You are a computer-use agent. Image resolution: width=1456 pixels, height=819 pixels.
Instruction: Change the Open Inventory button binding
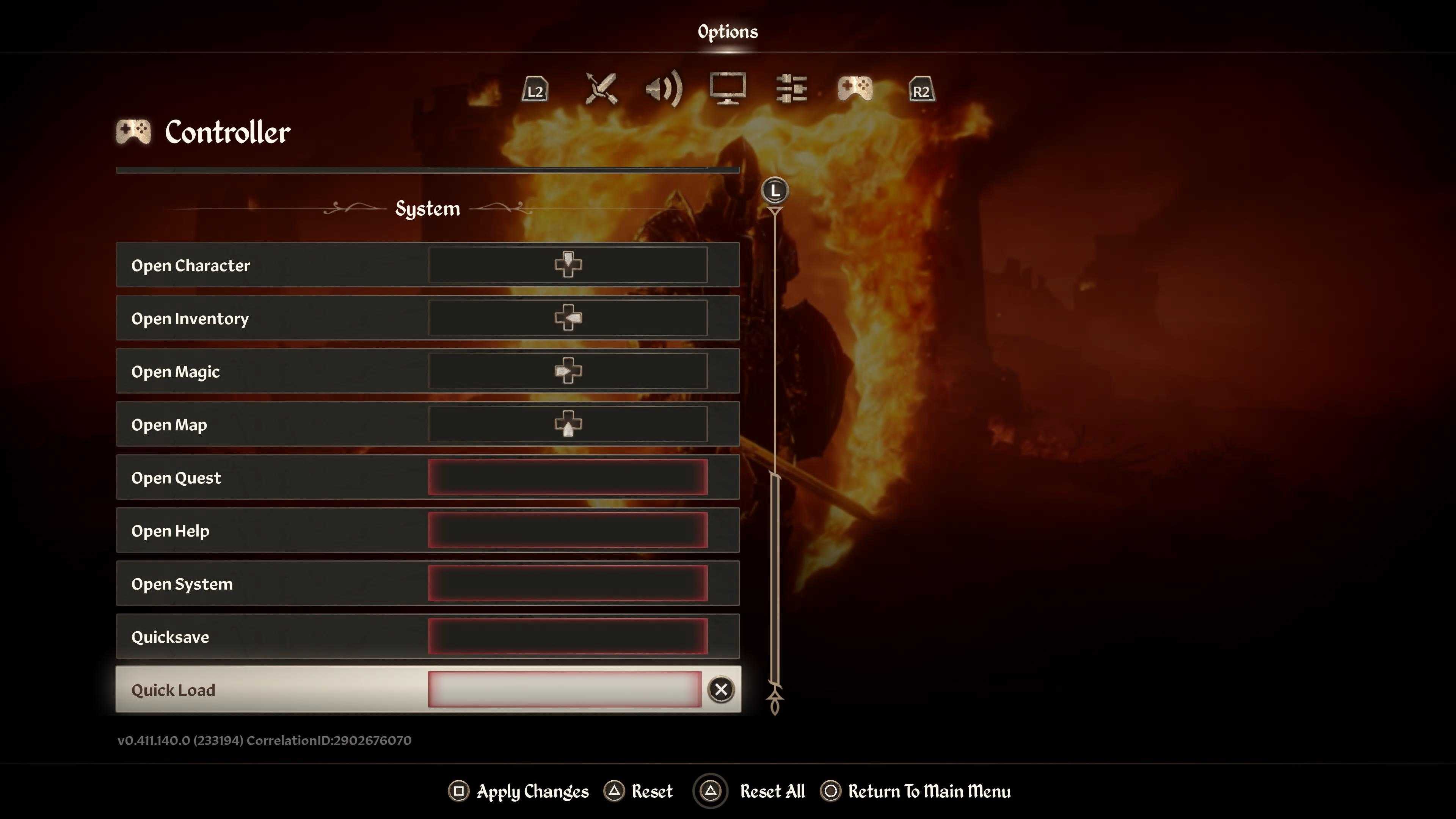[568, 318]
